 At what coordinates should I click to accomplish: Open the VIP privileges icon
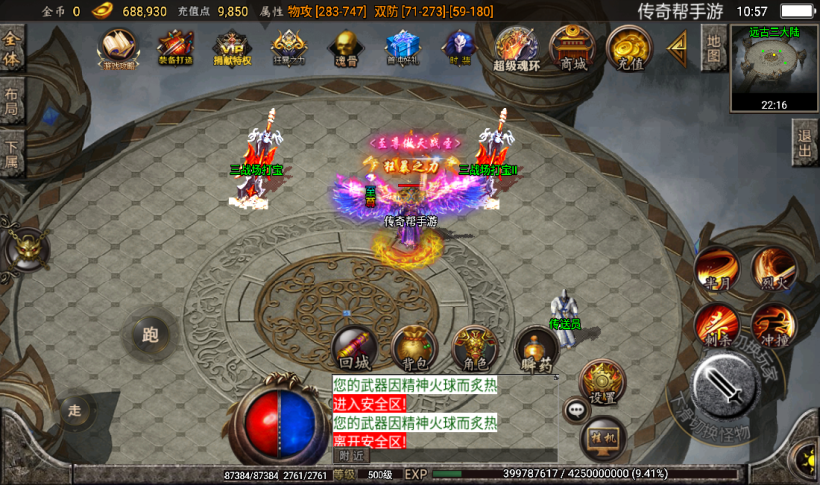[x=232, y=46]
